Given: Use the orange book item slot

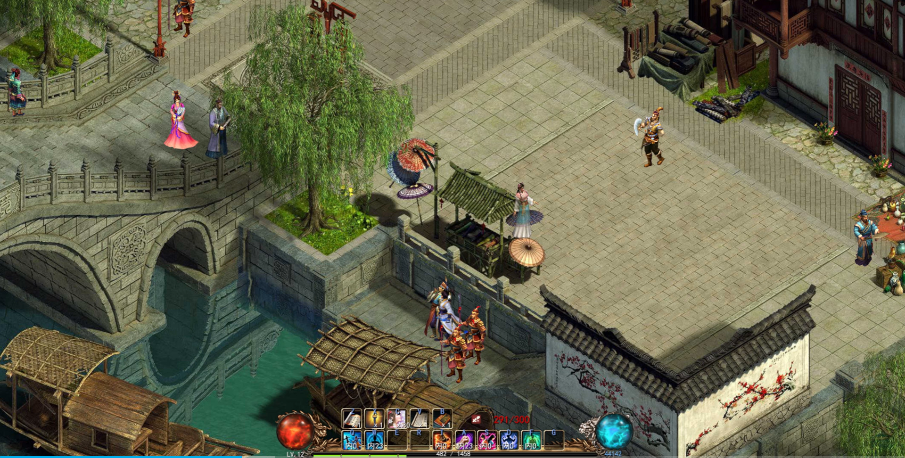Looking at the screenshot, I should (442, 419).
